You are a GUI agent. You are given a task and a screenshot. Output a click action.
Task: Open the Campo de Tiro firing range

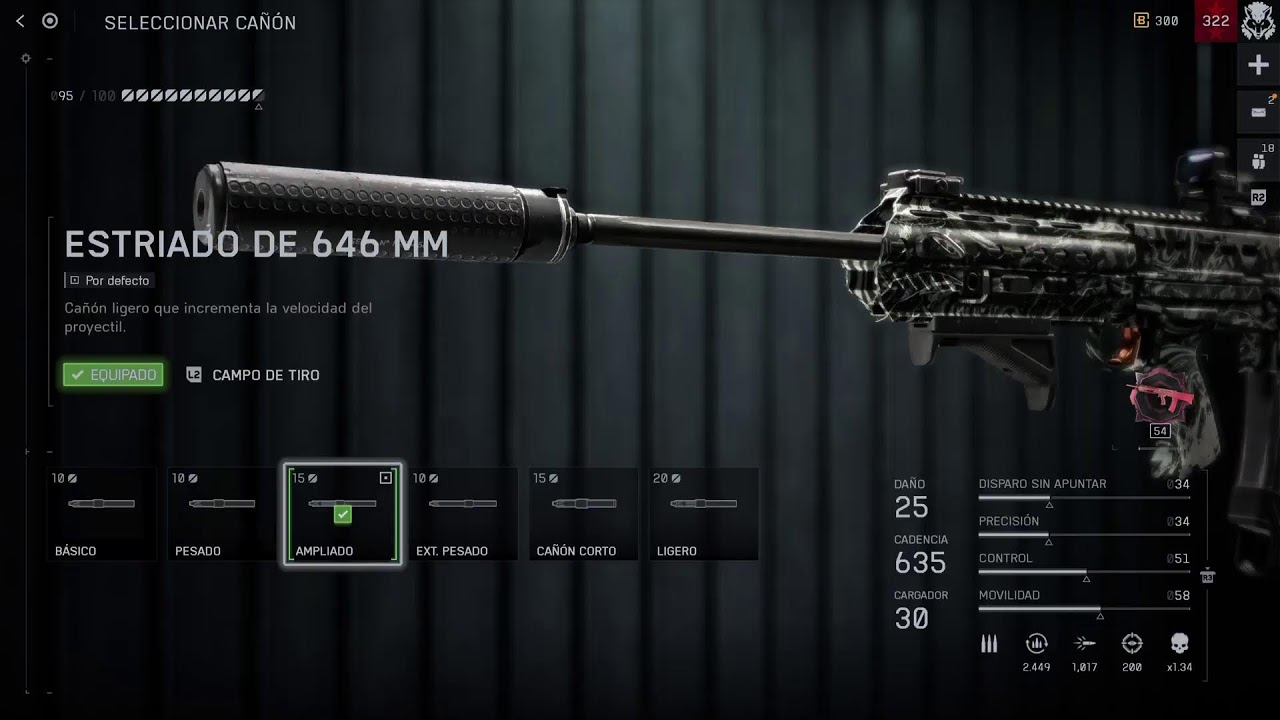click(x=254, y=375)
